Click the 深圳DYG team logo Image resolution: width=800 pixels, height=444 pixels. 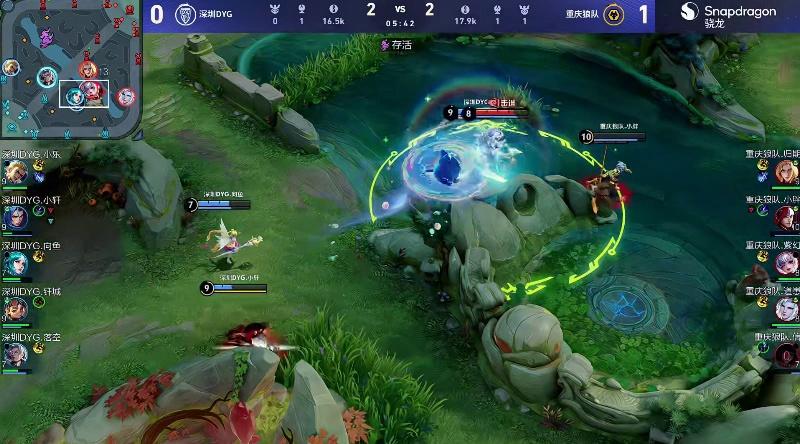point(185,15)
